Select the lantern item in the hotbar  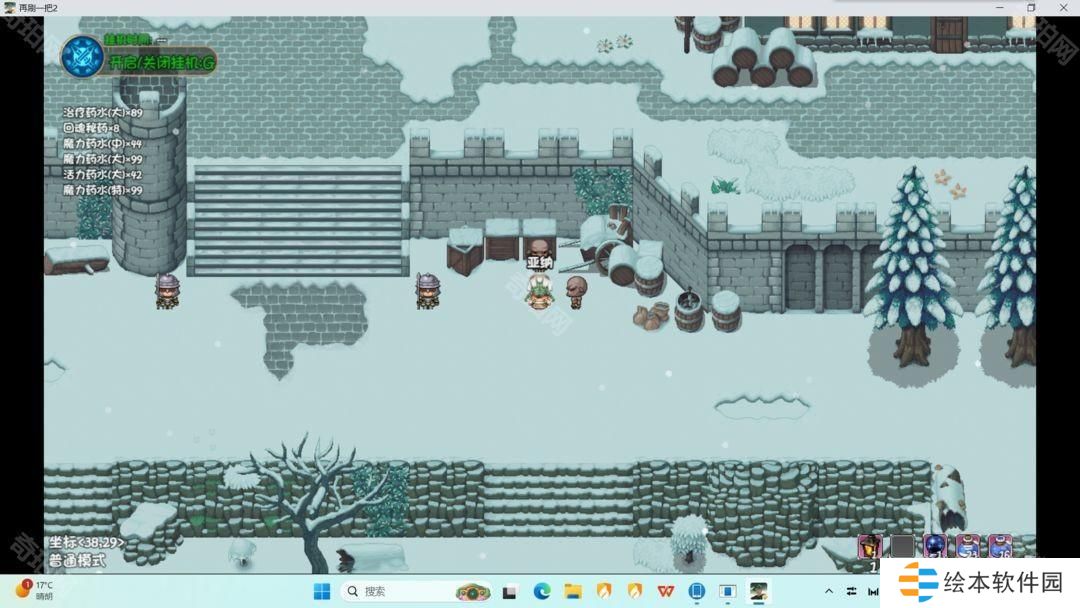(869, 546)
